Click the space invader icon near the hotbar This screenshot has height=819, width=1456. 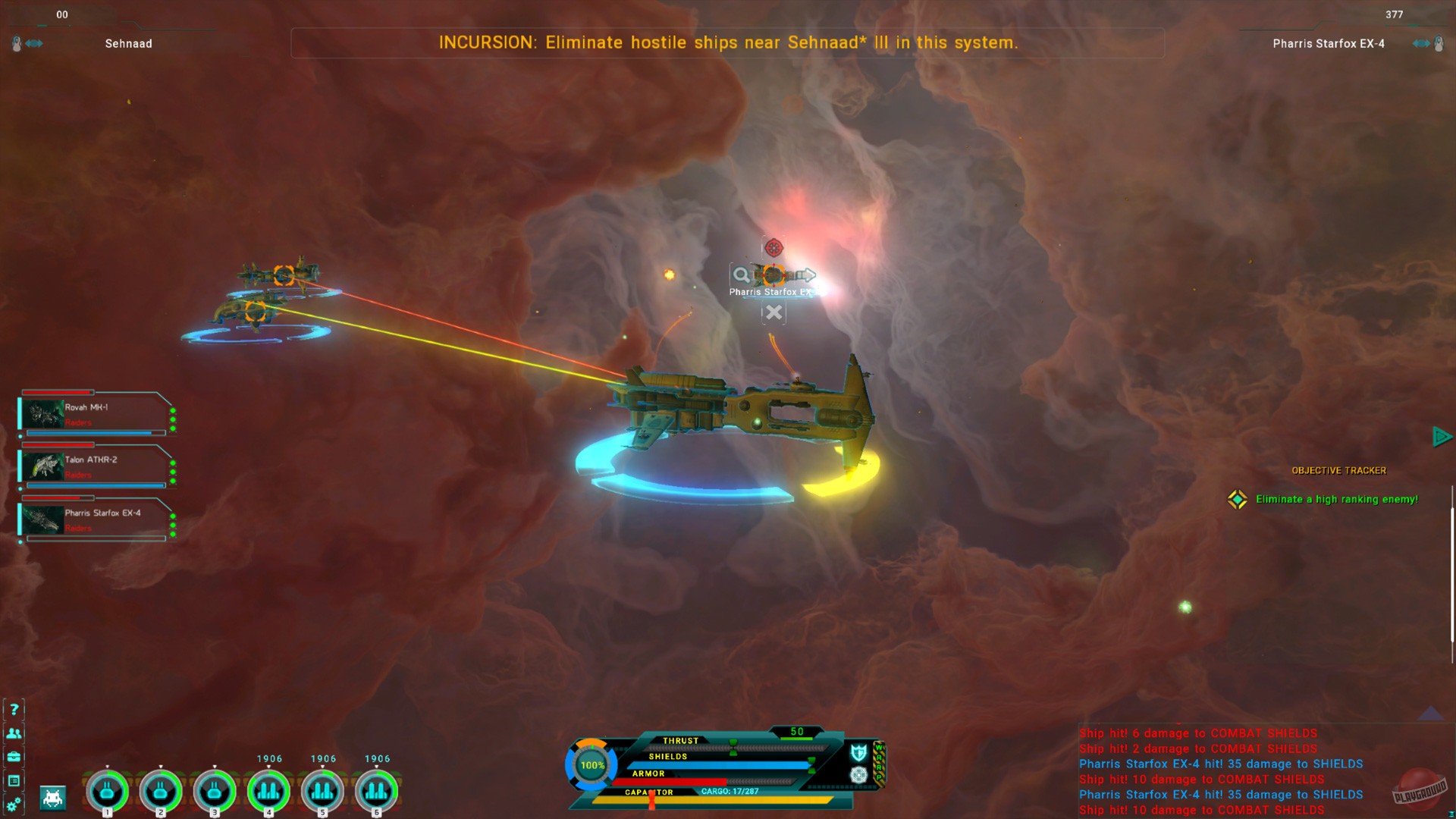[53, 799]
